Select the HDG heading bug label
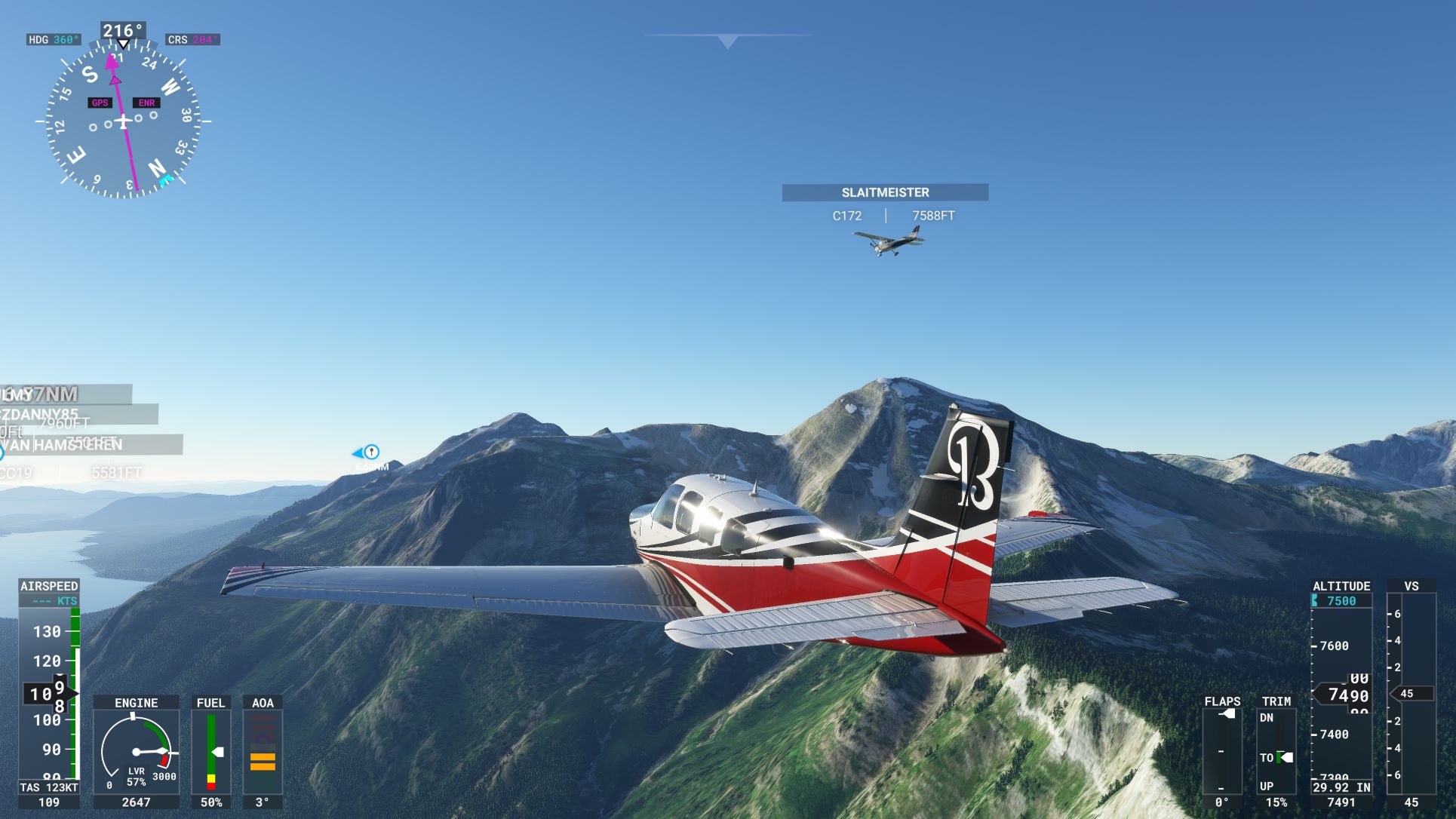 coord(53,40)
